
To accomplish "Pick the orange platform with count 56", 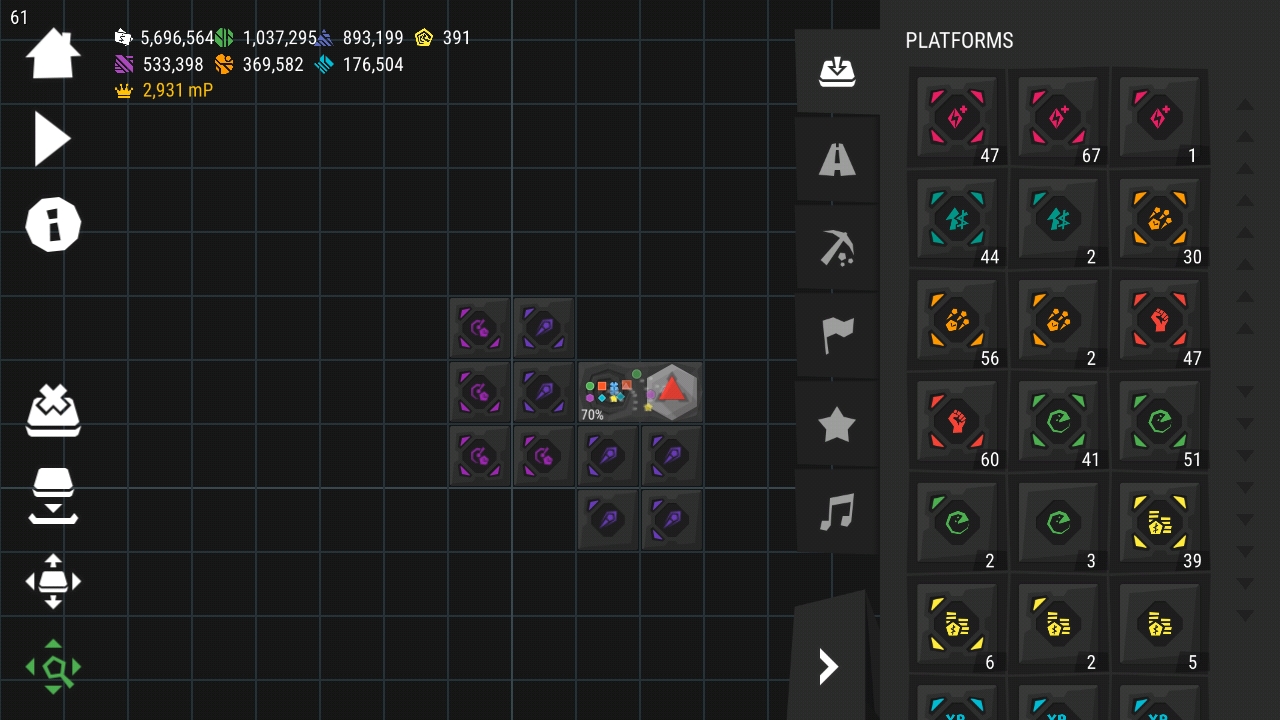I will tap(957, 320).
